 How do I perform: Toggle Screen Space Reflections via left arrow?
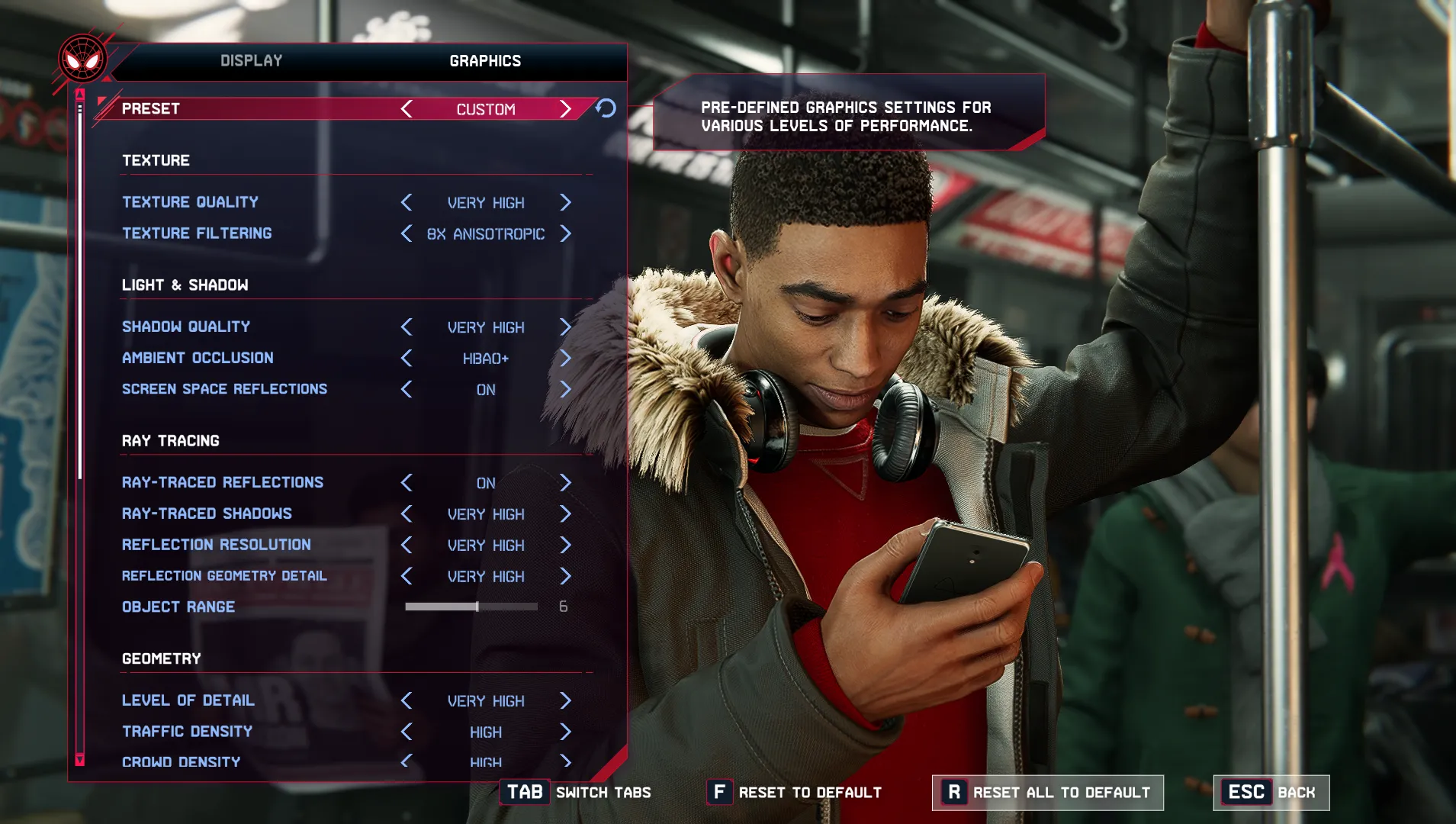coord(407,389)
